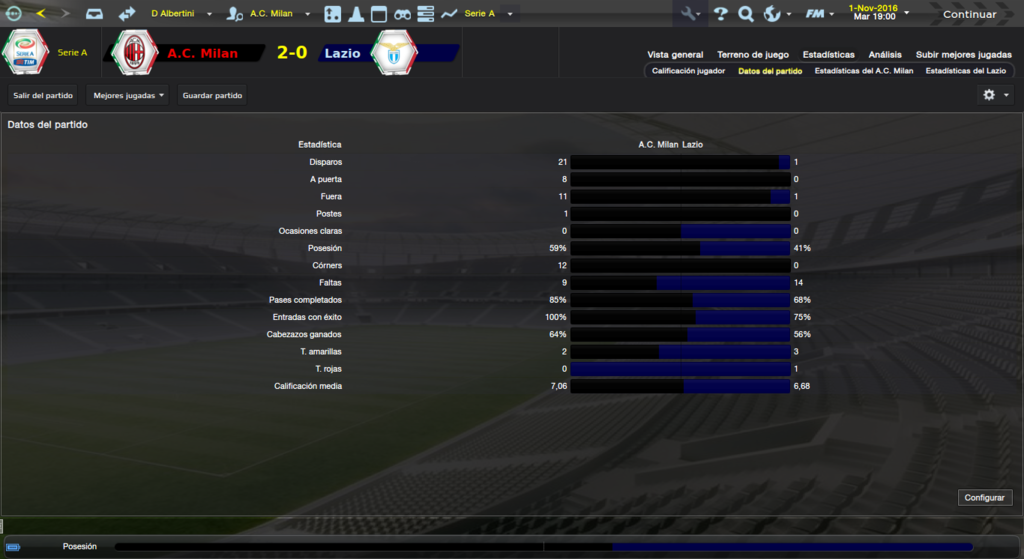This screenshot has width=1024, height=559.
Task: Click the Continuar button
Action: tap(969, 14)
